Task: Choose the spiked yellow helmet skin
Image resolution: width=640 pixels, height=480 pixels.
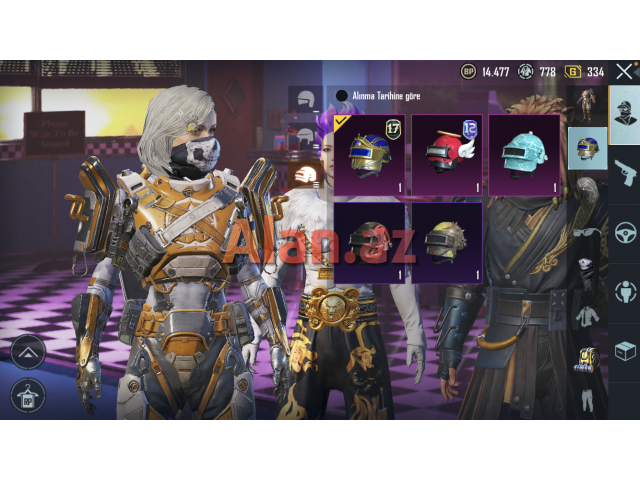Action: 446,241
